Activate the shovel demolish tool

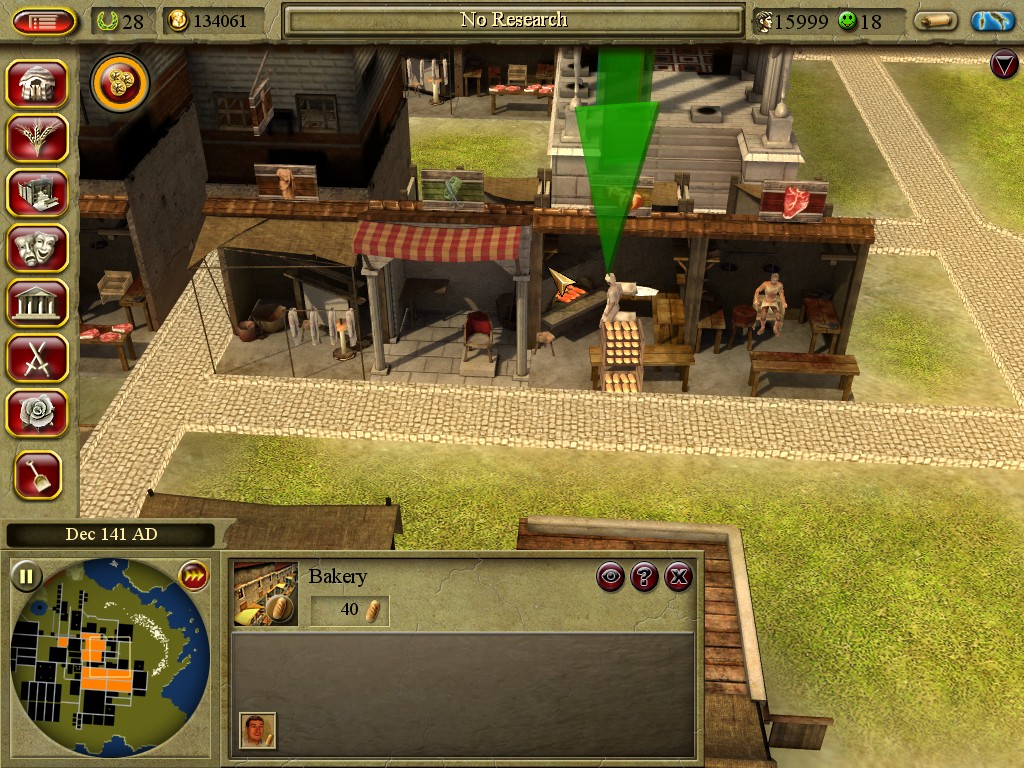point(37,476)
